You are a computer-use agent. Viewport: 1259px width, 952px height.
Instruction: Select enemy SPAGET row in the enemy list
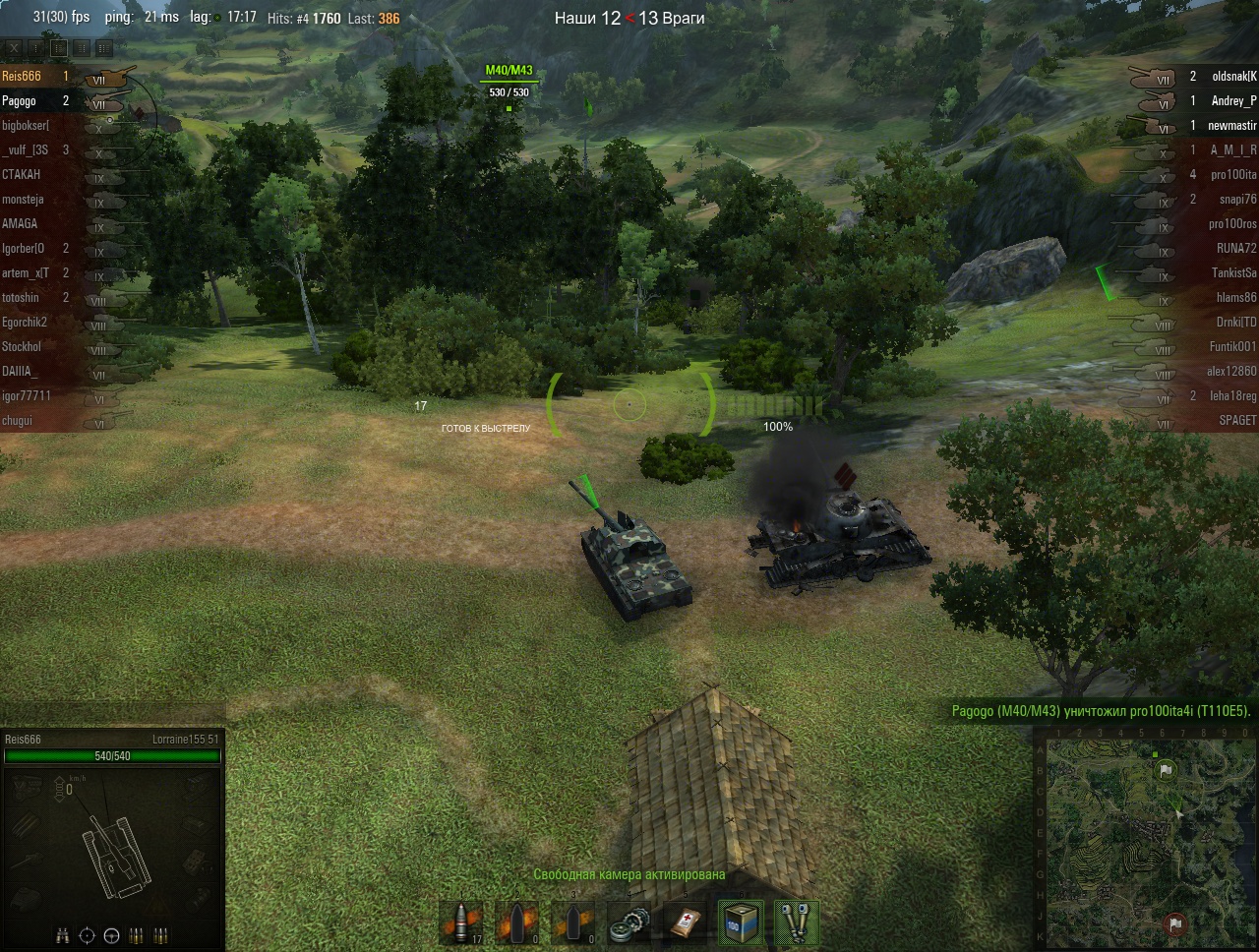1220,420
